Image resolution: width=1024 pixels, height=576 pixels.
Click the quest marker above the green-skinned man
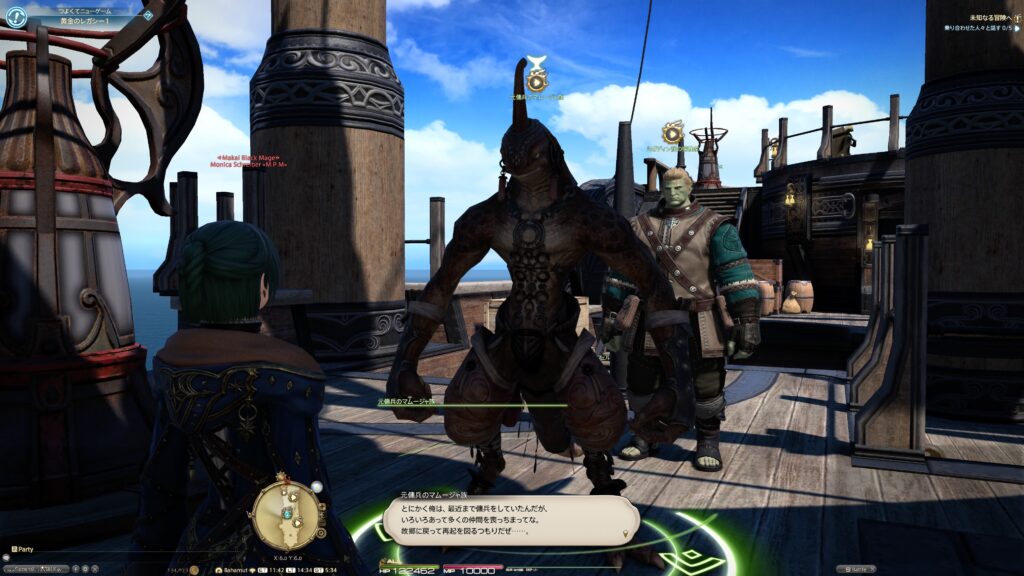click(673, 132)
